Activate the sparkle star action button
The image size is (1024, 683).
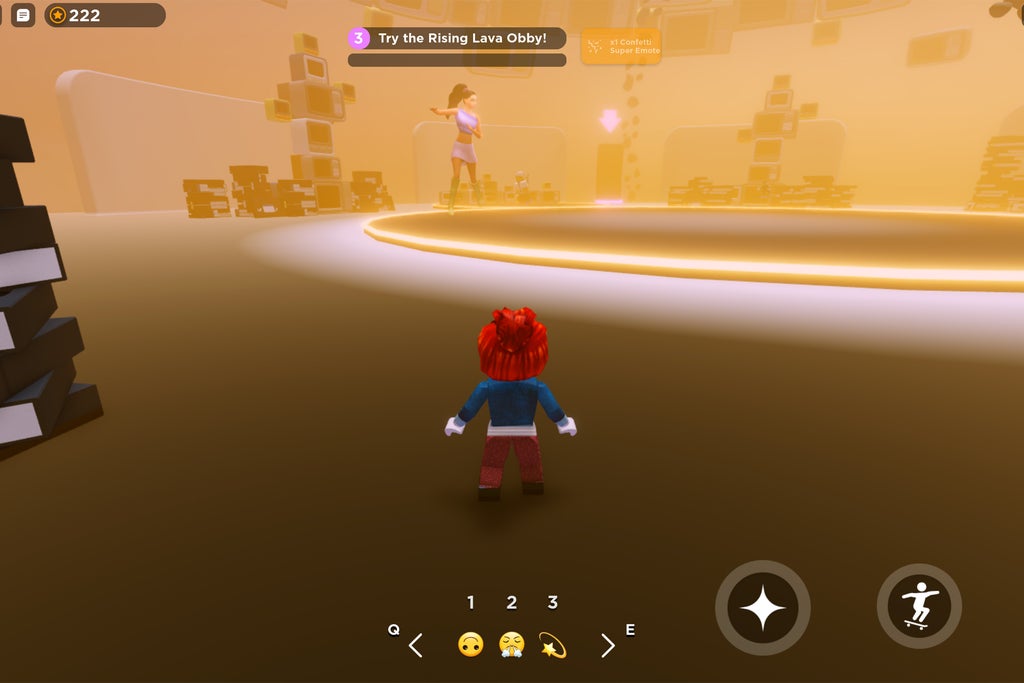763,608
